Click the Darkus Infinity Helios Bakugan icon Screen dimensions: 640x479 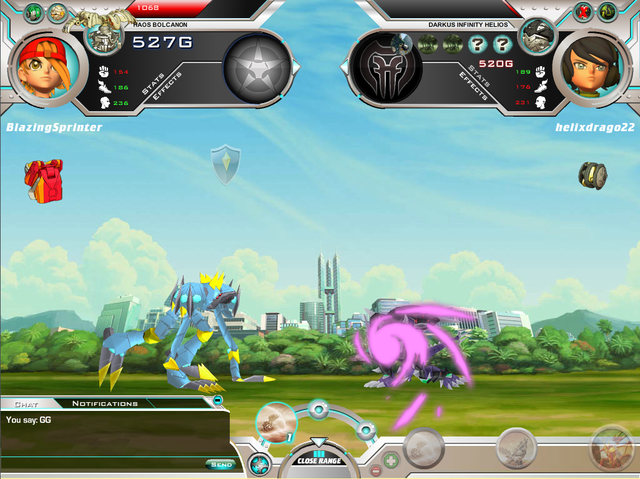(x=537, y=37)
